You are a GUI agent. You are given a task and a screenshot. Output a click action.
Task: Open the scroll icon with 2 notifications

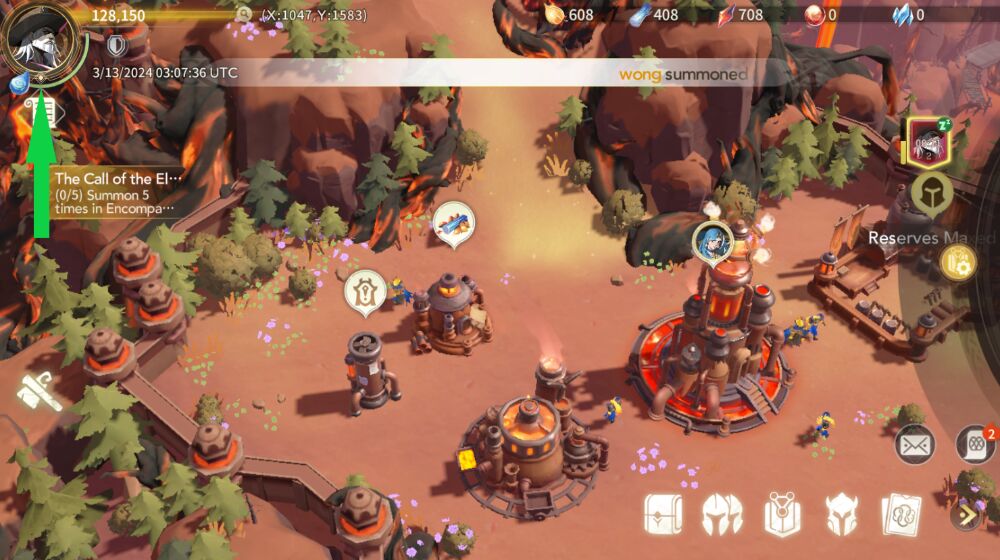(975, 443)
